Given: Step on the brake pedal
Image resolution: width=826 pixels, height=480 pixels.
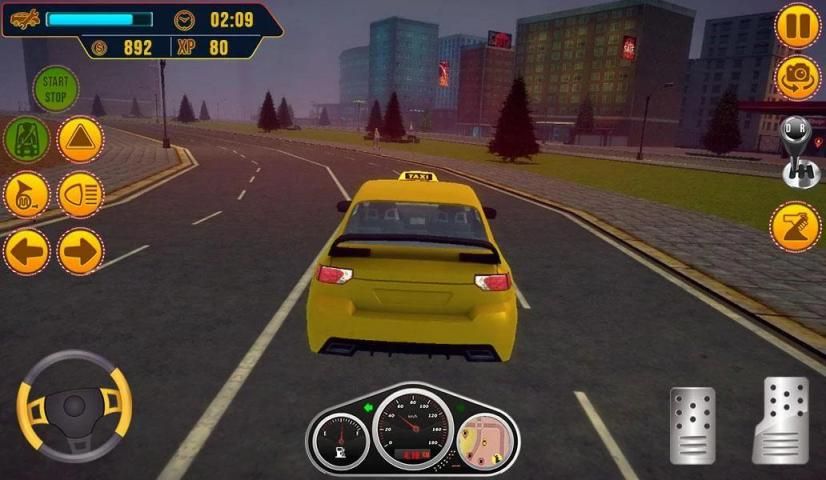Looking at the screenshot, I should coord(692,425).
